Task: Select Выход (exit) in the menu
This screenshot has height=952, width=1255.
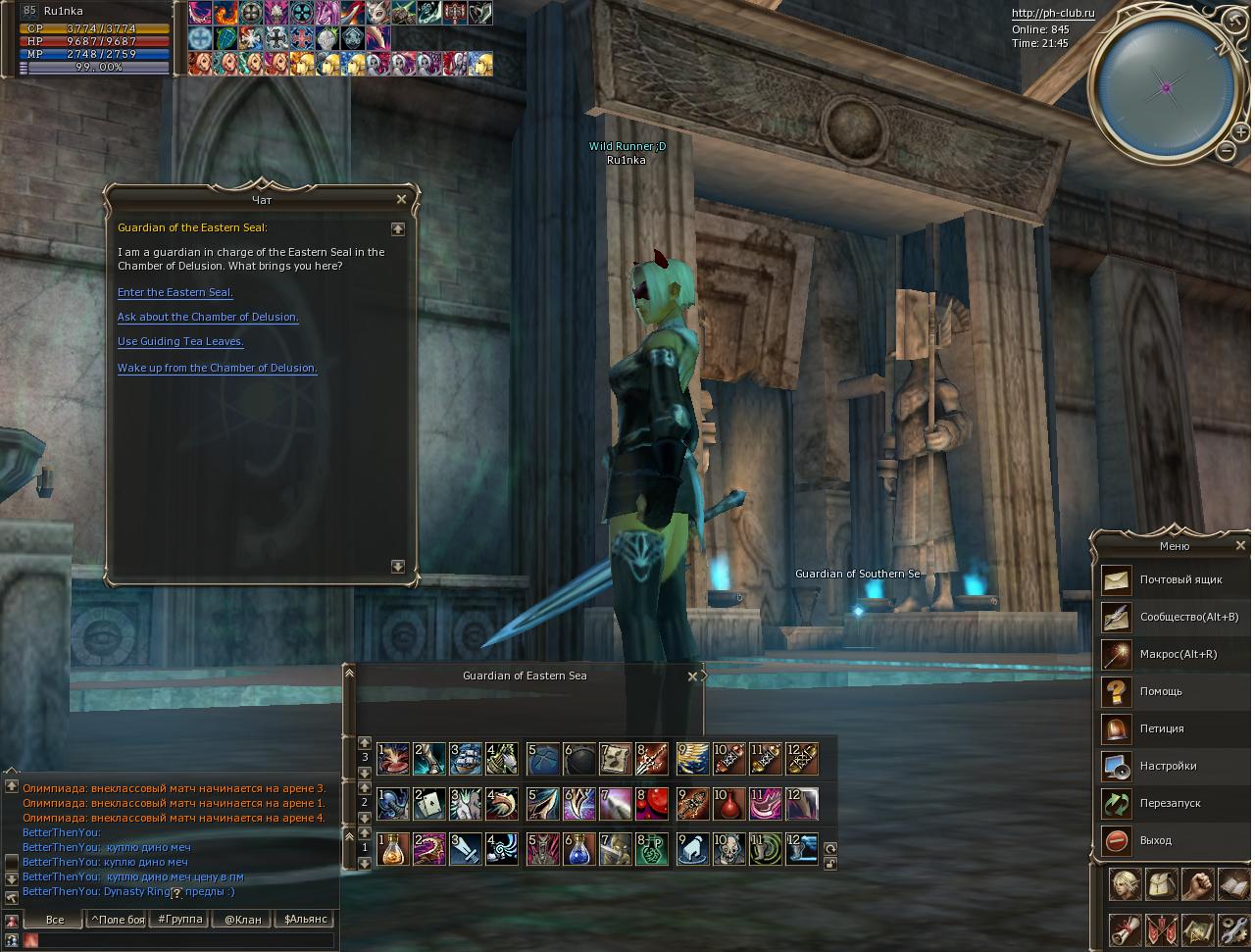Action: (x=1155, y=840)
